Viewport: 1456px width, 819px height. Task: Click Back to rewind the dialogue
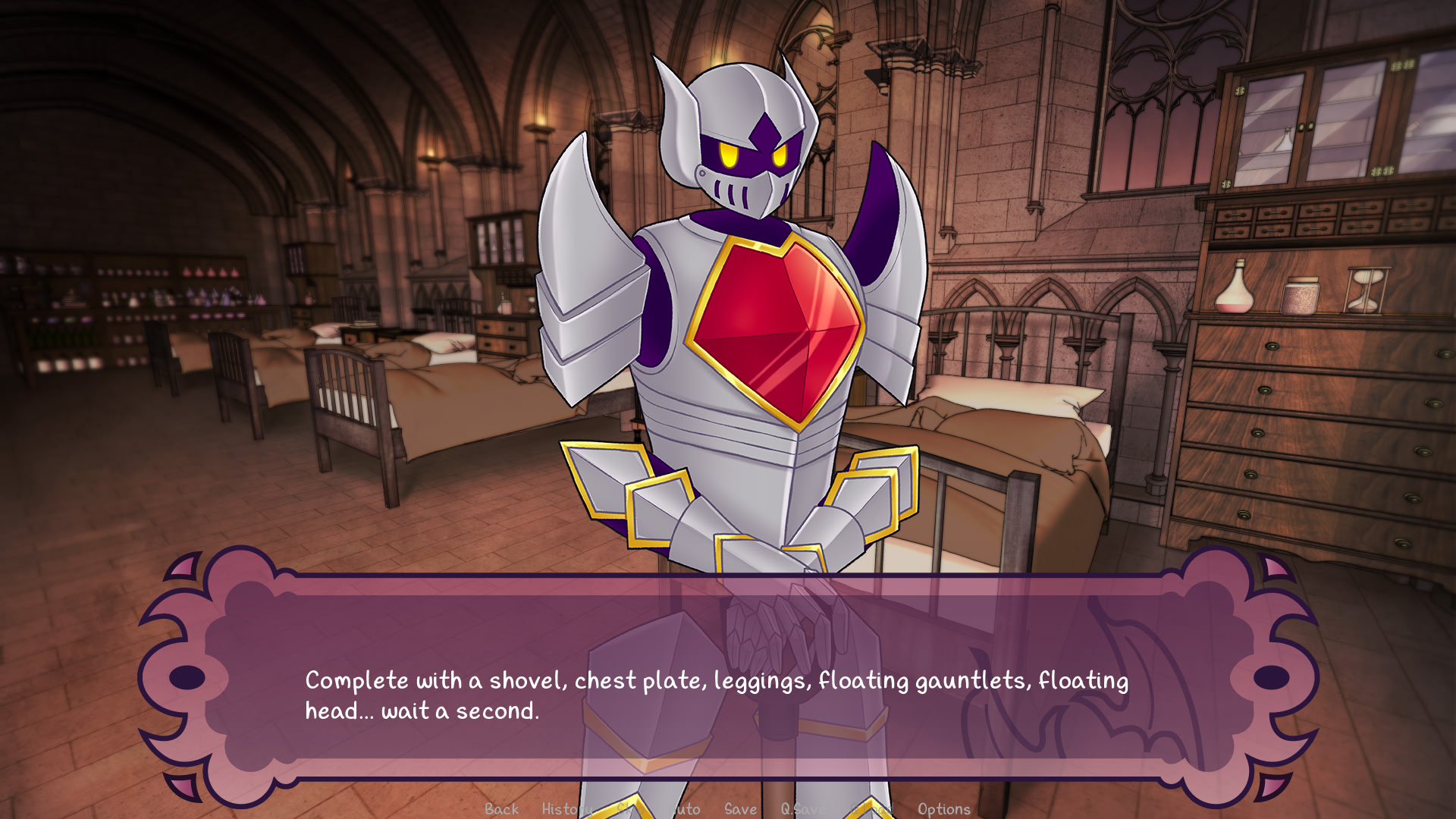(x=500, y=808)
